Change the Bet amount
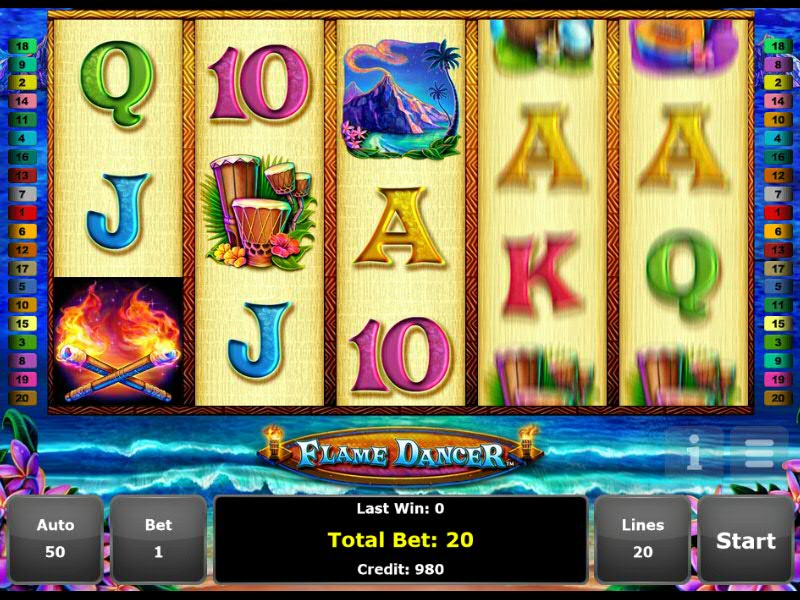Screen dimensions: 800x600 click(x=158, y=539)
